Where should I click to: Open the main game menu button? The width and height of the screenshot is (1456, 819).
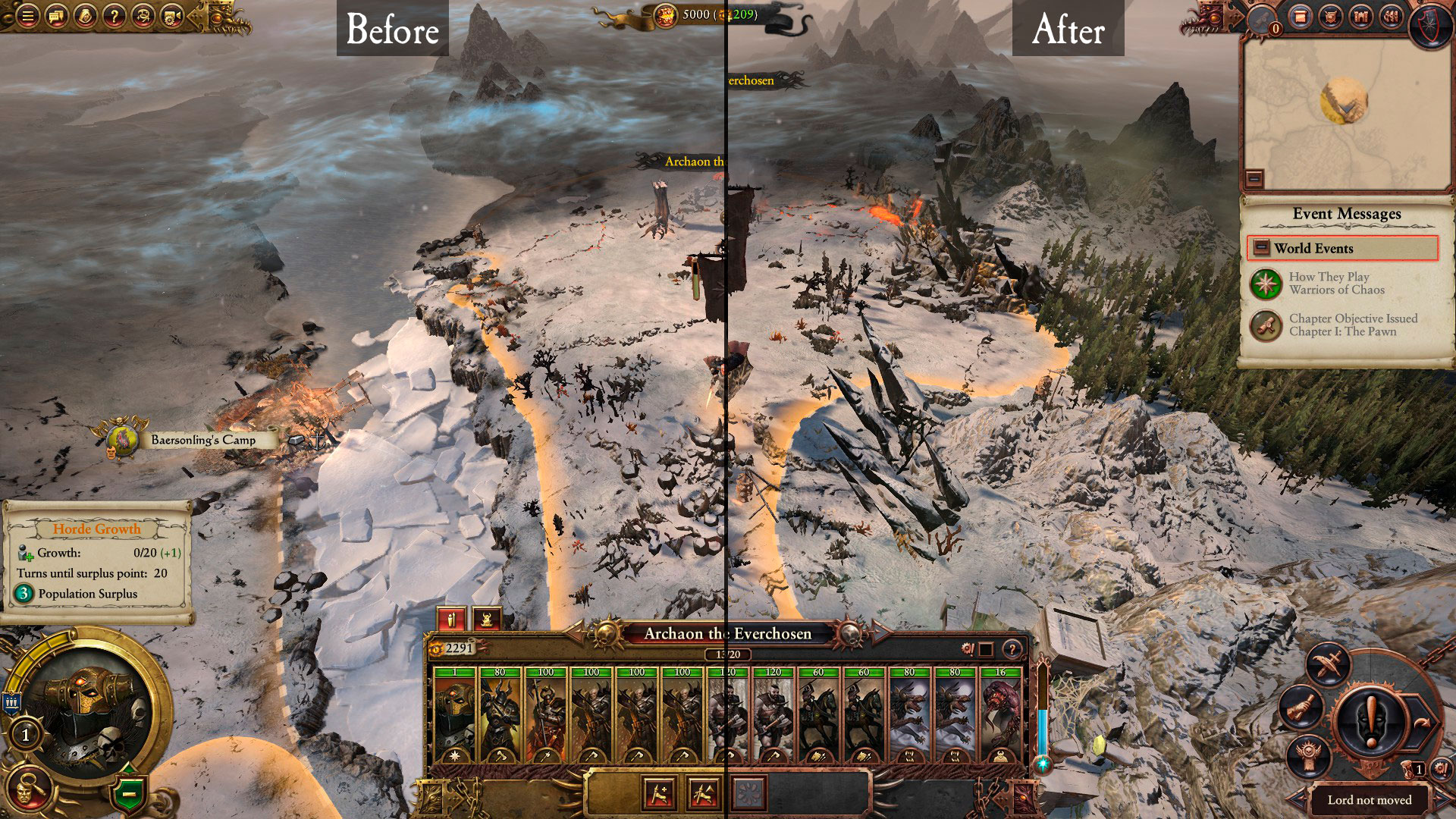[x=27, y=14]
